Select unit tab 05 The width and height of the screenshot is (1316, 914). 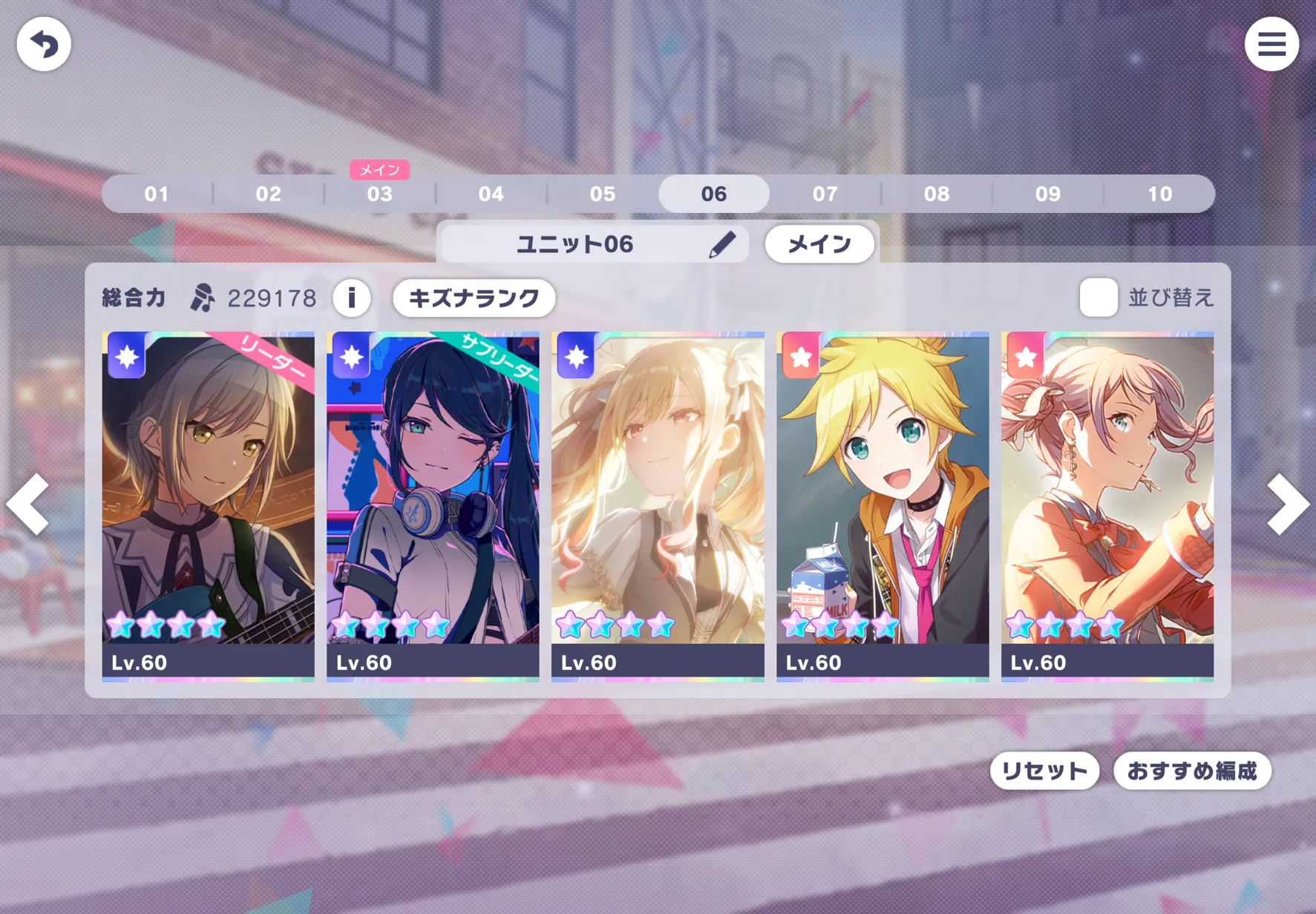(602, 194)
